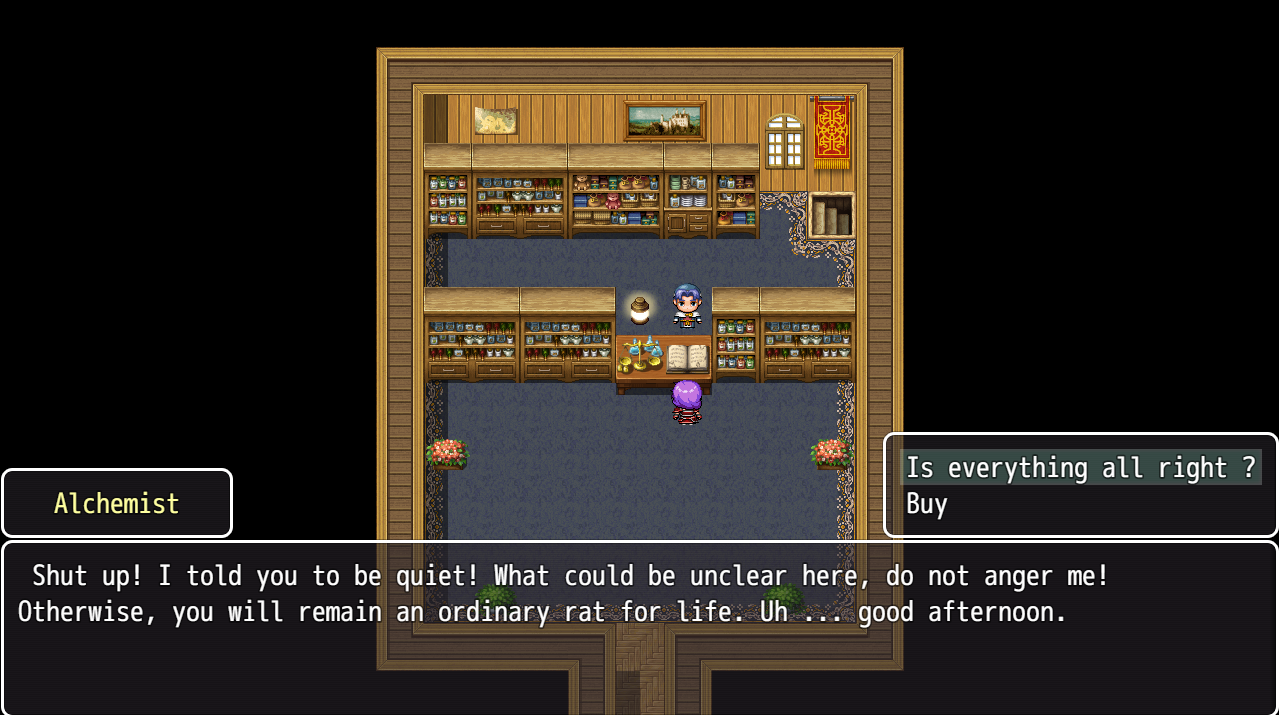Viewport: 1279px width, 715px height.
Task: Select the Buy option
Action: (x=927, y=504)
